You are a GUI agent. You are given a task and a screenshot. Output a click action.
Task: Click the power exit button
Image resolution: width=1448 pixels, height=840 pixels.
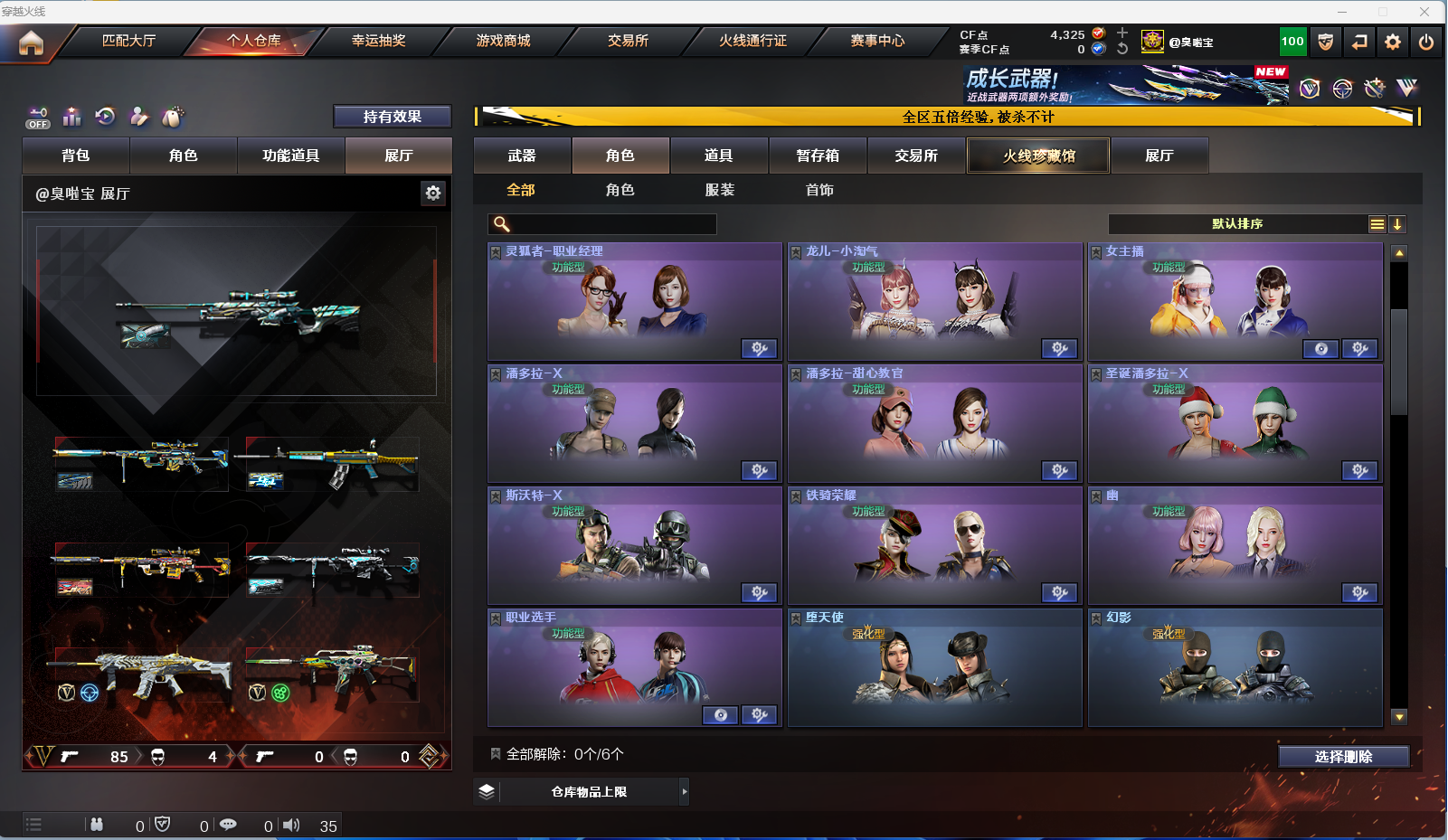pyautogui.click(x=1426, y=42)
